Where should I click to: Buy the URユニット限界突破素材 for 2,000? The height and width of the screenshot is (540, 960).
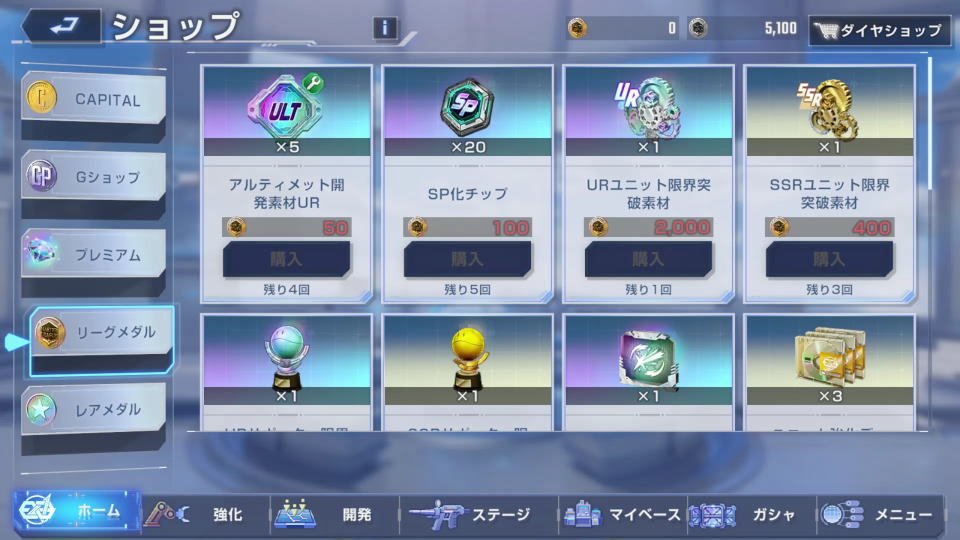(x=648, y=259)
